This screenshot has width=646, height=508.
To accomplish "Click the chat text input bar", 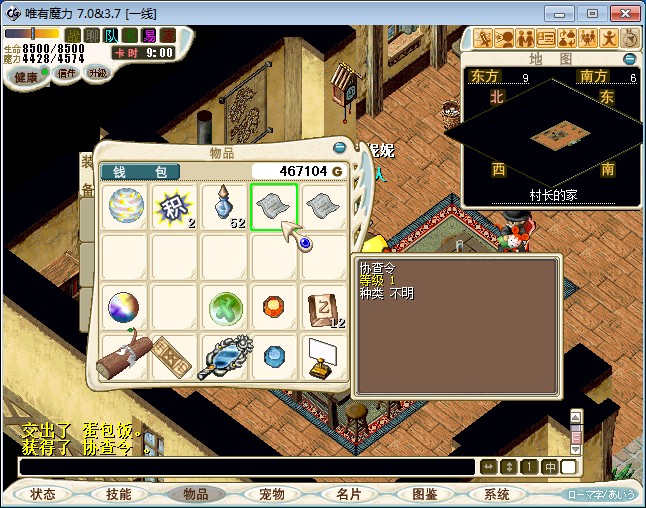I will [246, 467].
